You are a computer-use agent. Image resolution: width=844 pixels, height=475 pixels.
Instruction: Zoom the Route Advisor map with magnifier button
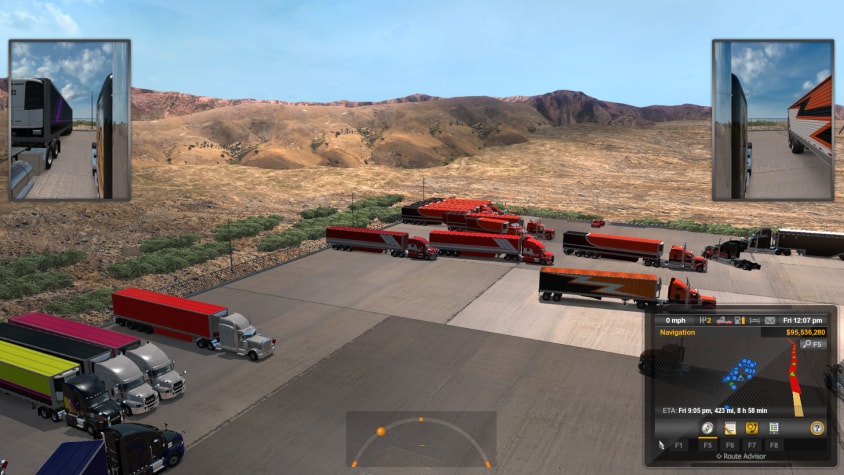click(812, 344)
